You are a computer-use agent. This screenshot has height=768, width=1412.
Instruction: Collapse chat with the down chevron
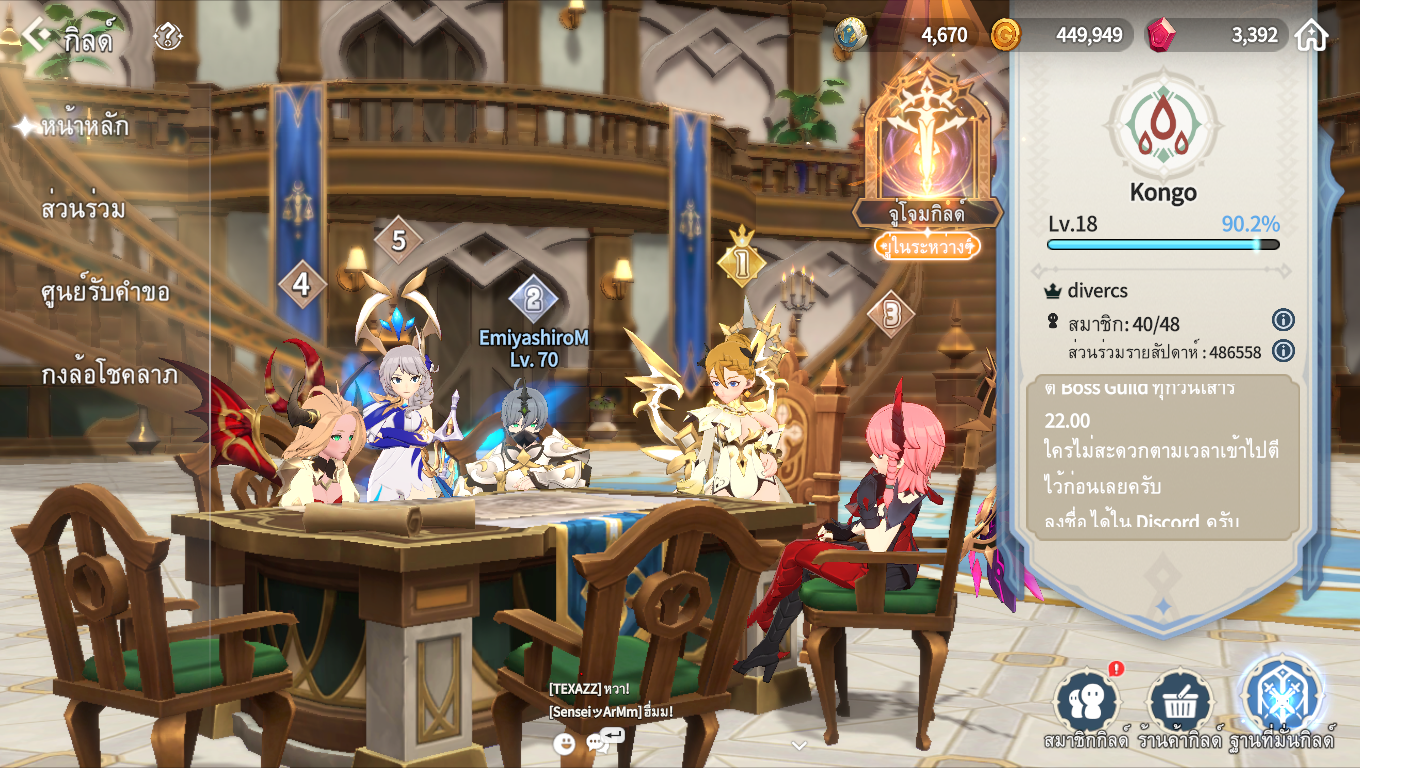point(798,745)
